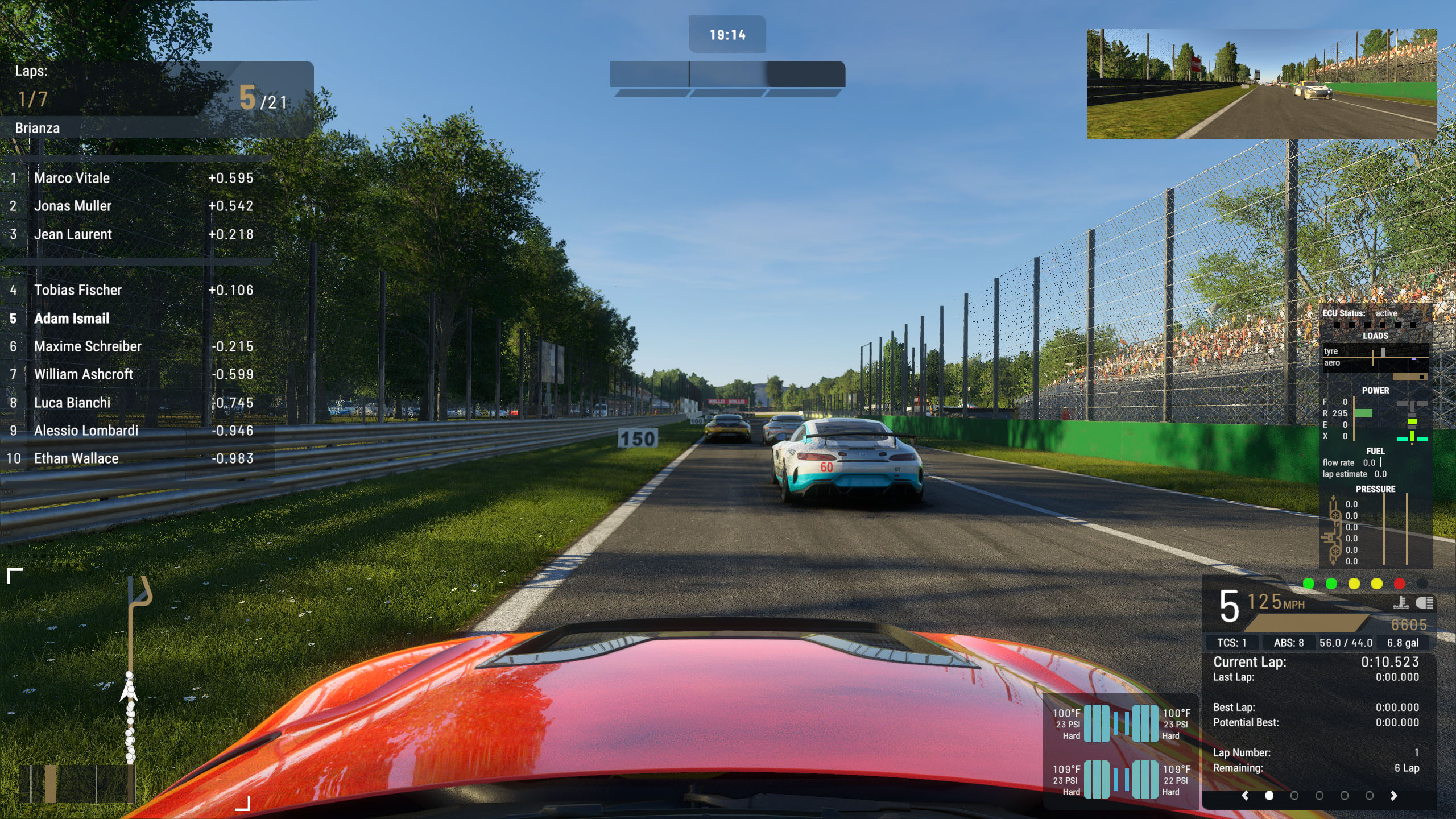The height and width of the screenshot is (819, 1456).
Task: Click the headlight indicator icon
Action: pos(1425,603)
